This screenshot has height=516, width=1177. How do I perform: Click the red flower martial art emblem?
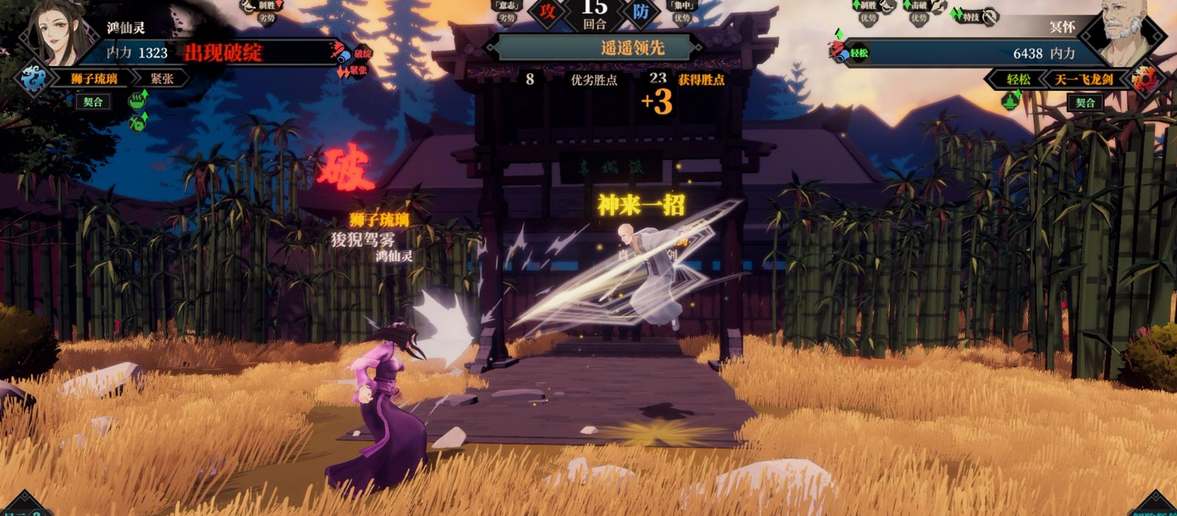[x=1146, y=79]
